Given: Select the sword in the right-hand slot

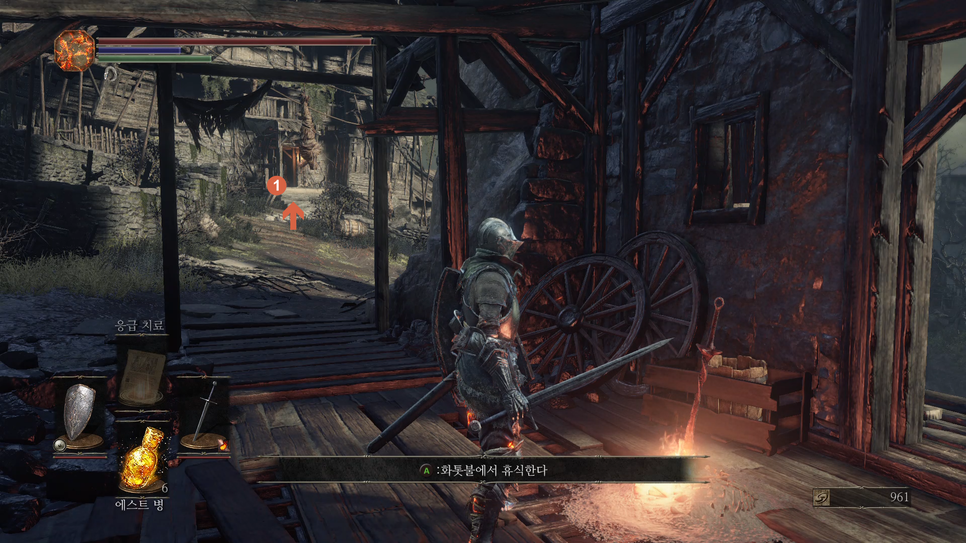Looking at the screenshot, I should coord(204,412).
